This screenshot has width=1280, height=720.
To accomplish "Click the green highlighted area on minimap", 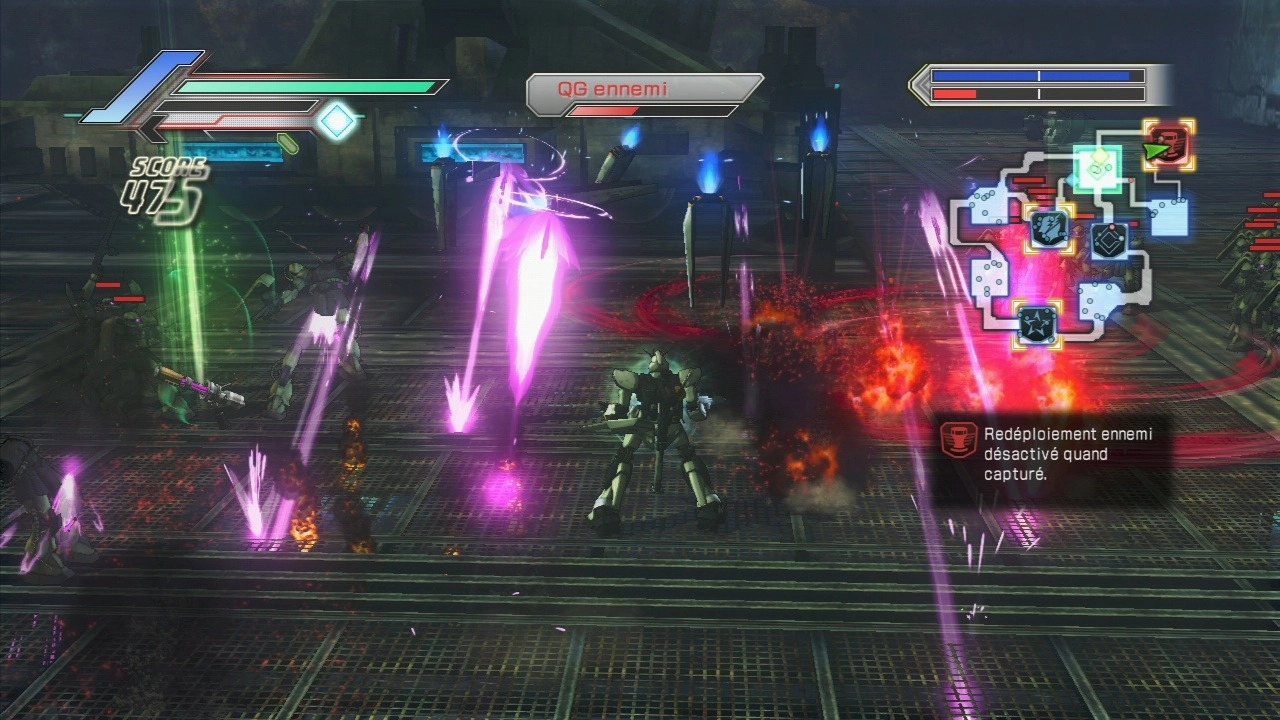I will pos(1101,166).
